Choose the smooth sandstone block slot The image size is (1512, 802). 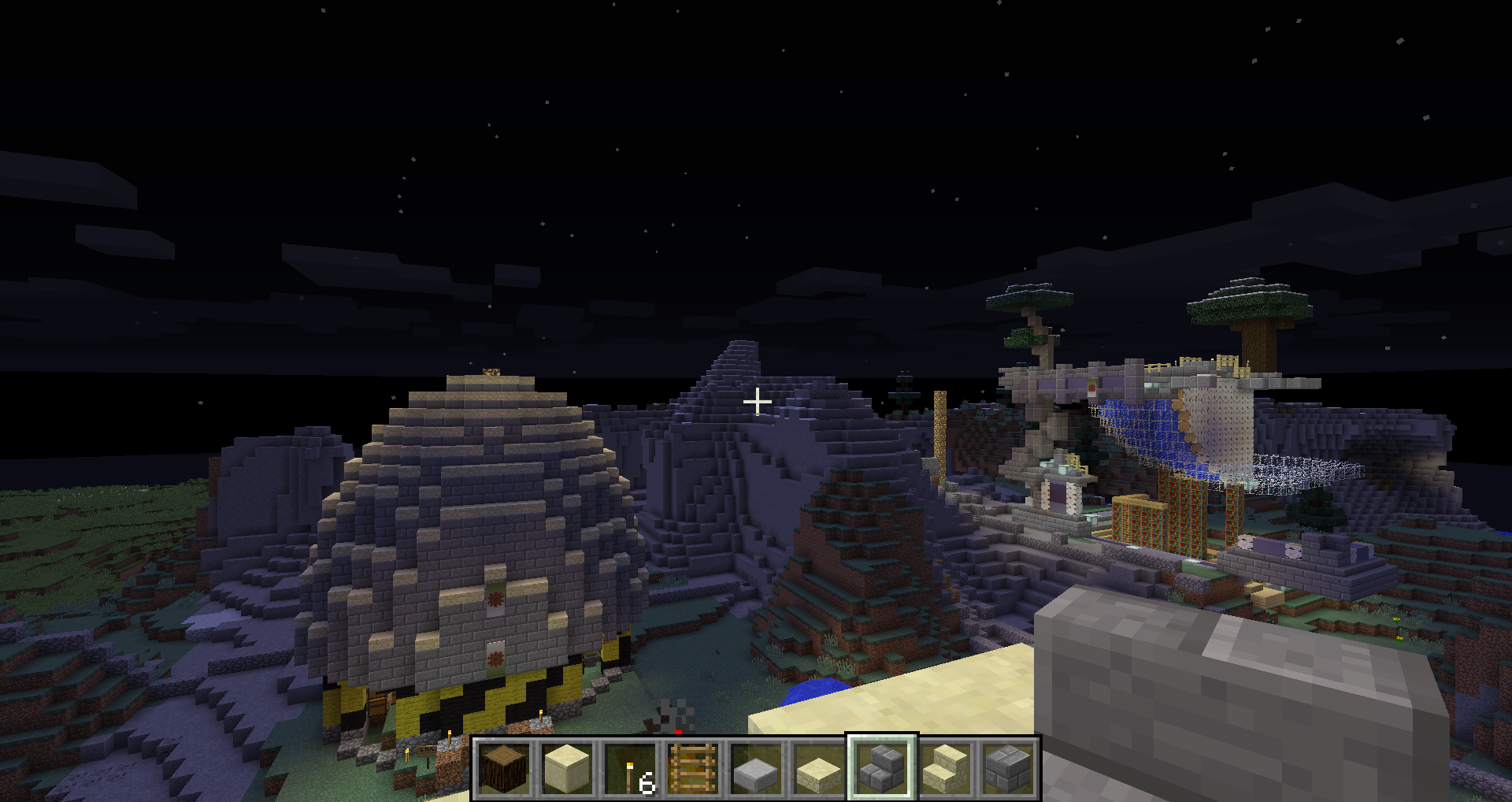click(567, 768)
